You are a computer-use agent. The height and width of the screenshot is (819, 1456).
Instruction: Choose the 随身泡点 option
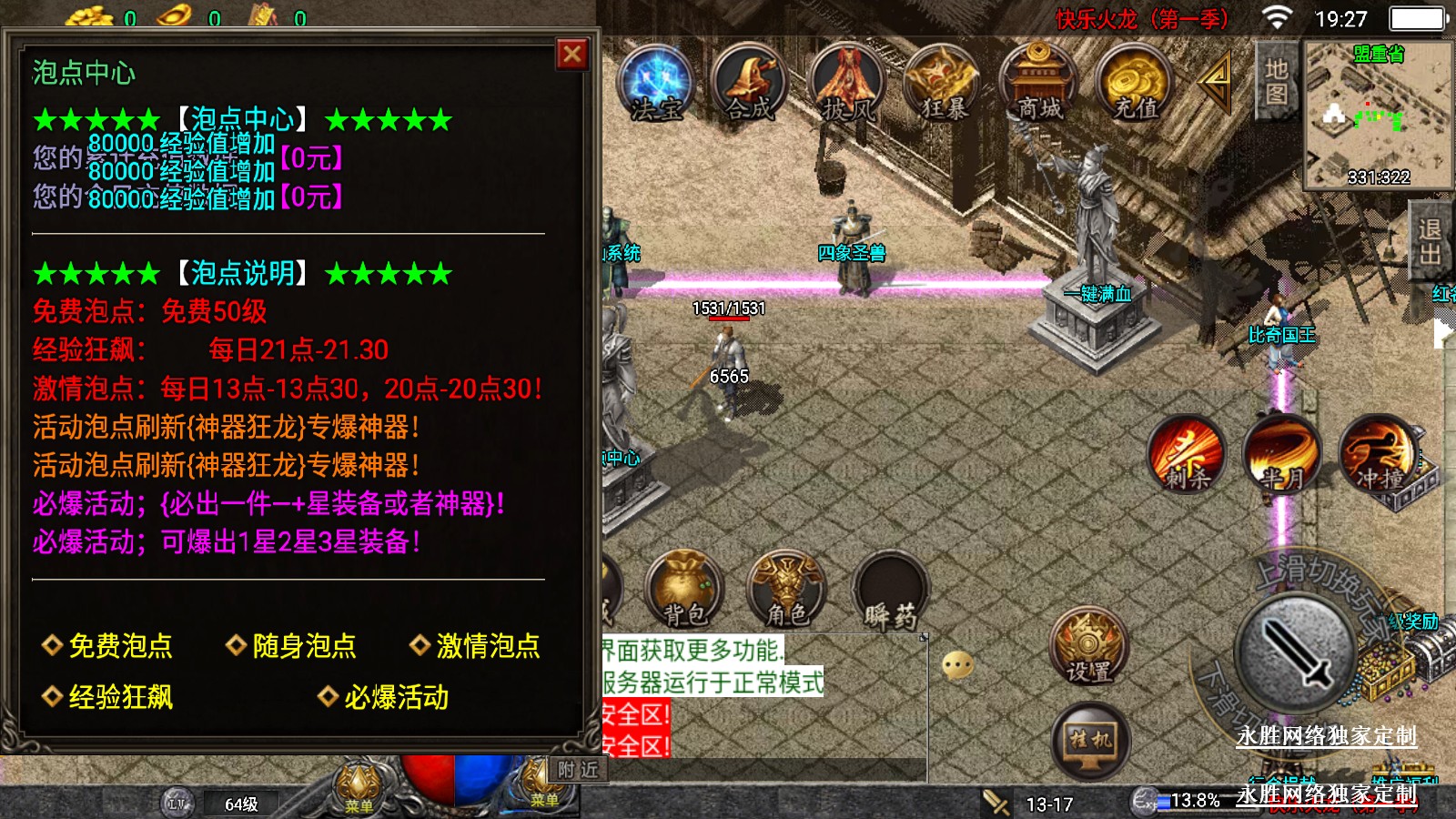292,646
